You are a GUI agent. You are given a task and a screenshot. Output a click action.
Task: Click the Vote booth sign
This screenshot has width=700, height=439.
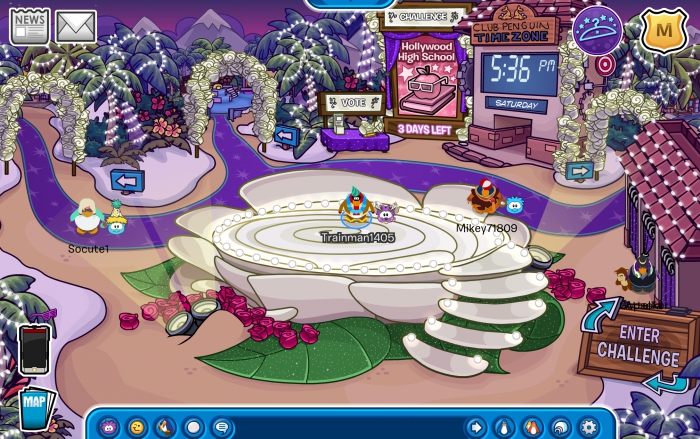[350, 102]
